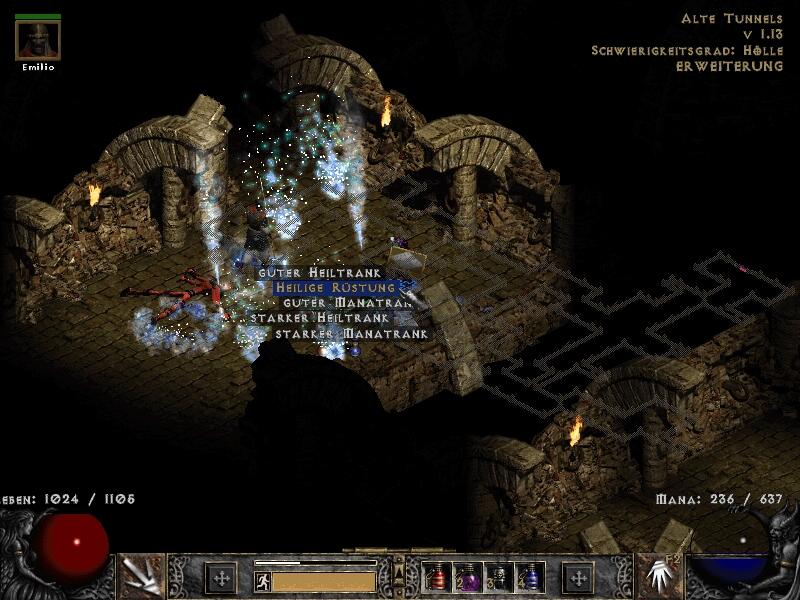Pick up the Starker Manatrank label

pos(352,333)
